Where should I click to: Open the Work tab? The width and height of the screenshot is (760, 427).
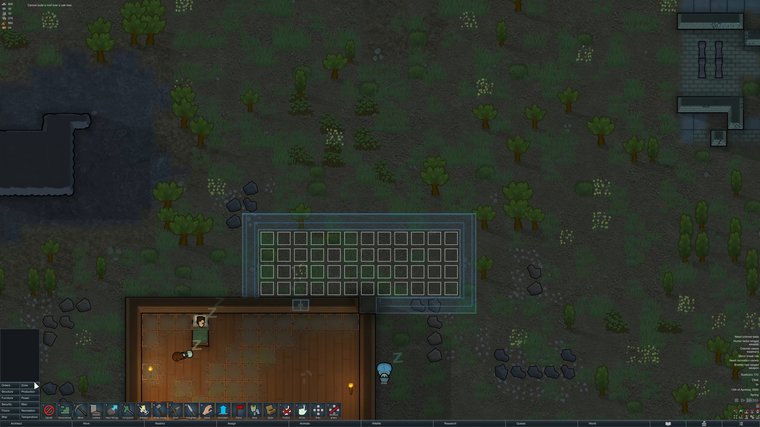87,423
